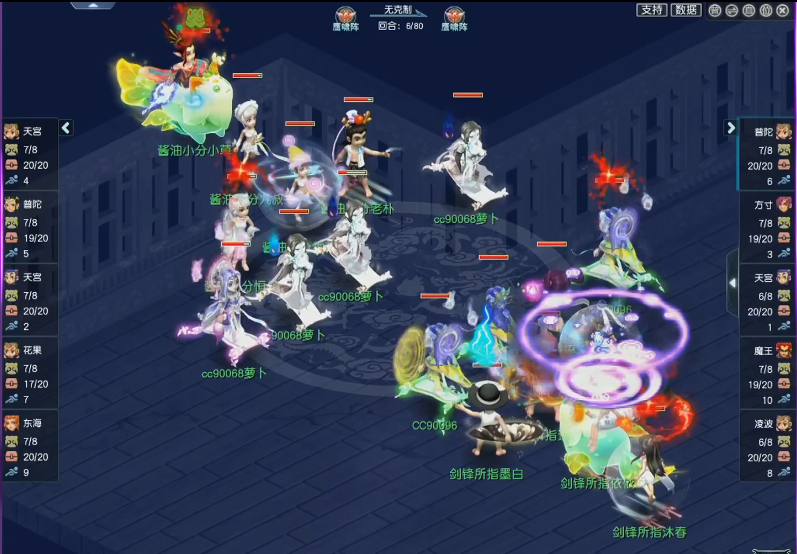Collapse the left team panel arrow

tap(66, 128)
